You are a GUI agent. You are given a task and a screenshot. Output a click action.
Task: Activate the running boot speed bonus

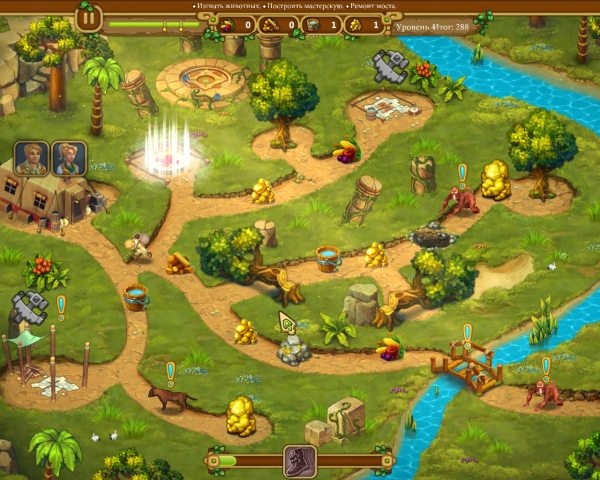[x=300, y=461]
